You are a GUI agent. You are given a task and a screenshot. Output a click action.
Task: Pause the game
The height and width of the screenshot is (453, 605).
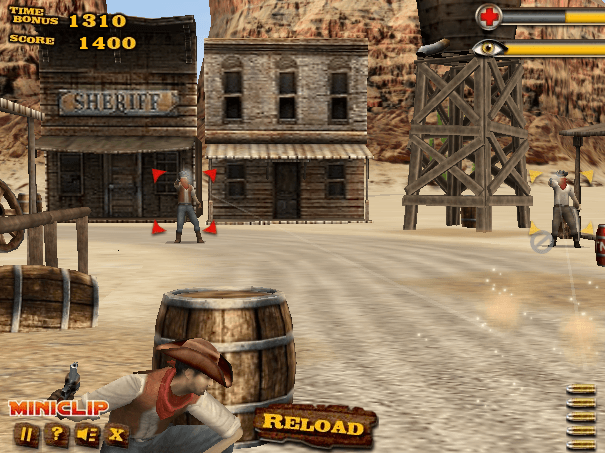[27, 434]
